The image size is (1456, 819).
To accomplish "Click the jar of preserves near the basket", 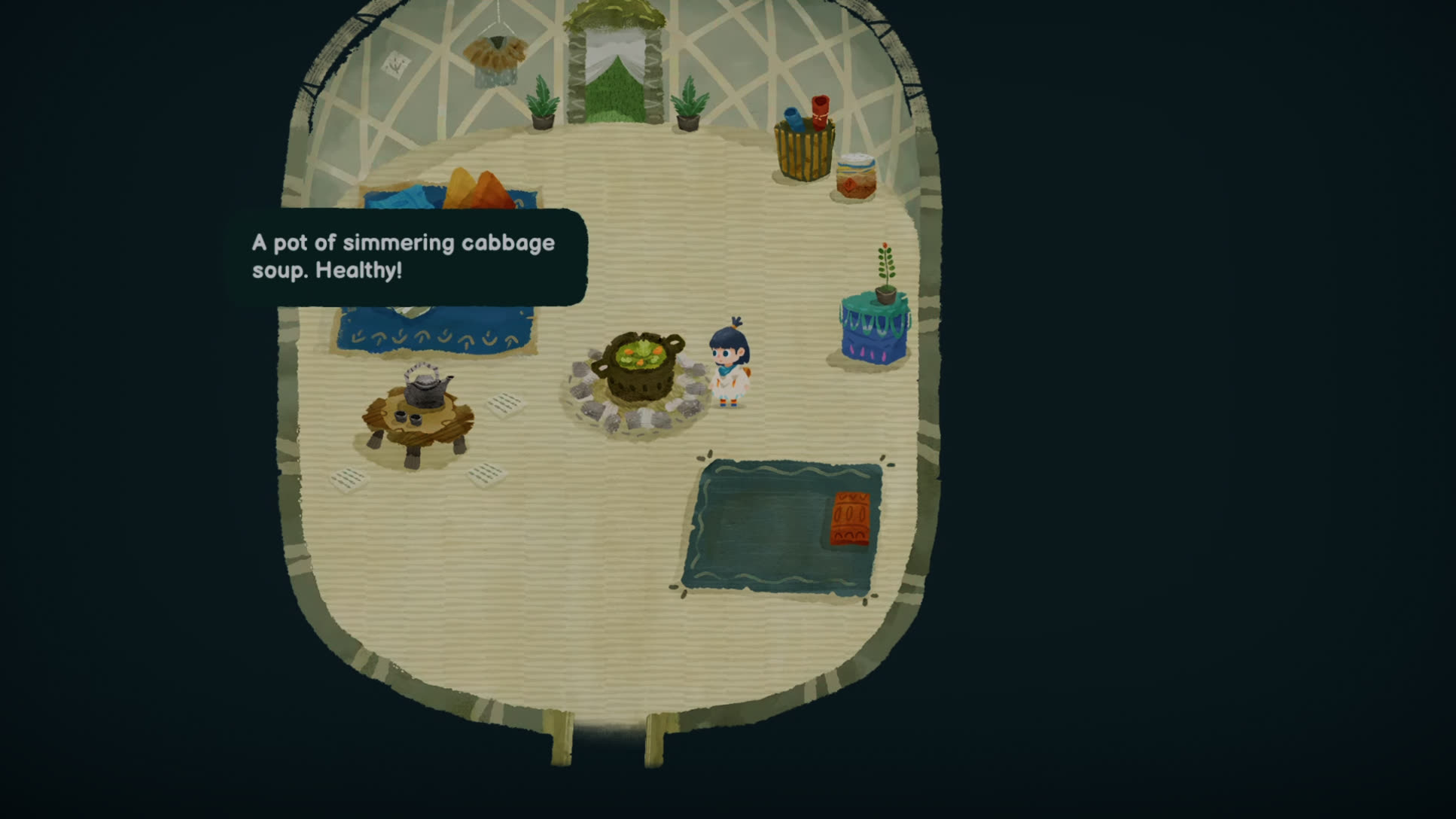I will coord(856,173).
